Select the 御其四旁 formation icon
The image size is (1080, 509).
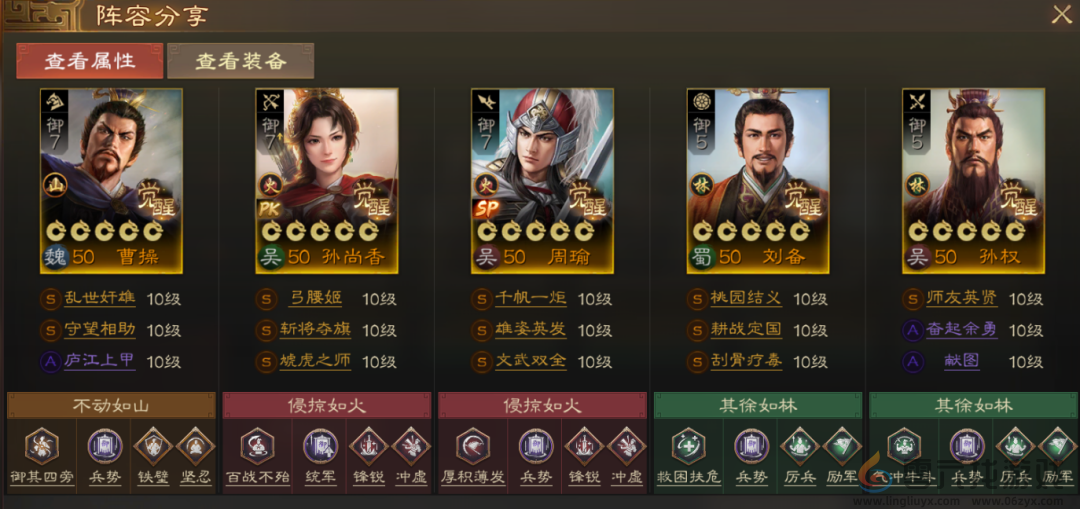(40, 445)
